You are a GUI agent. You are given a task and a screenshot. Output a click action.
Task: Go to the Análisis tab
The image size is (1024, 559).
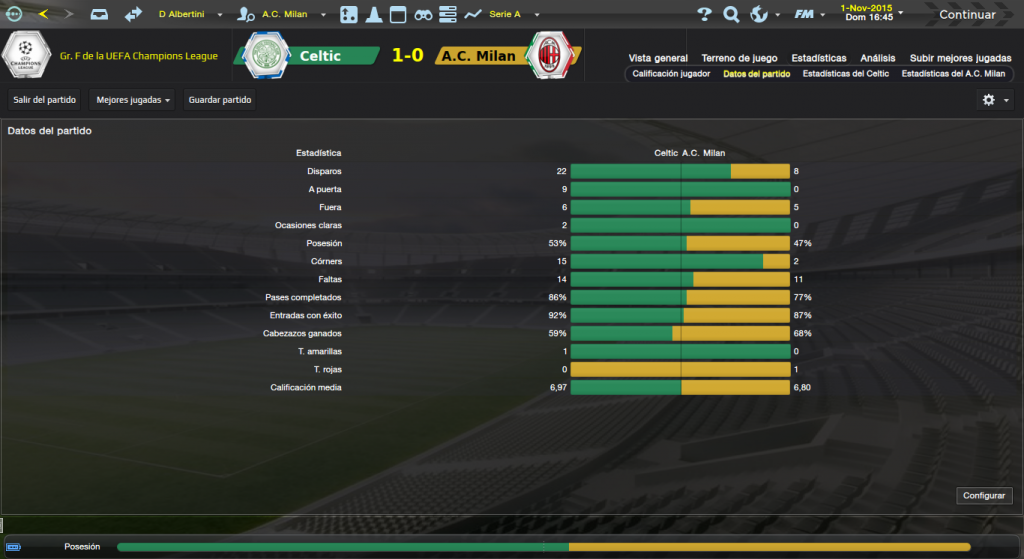pyautogui.click(x=878, y=58)
